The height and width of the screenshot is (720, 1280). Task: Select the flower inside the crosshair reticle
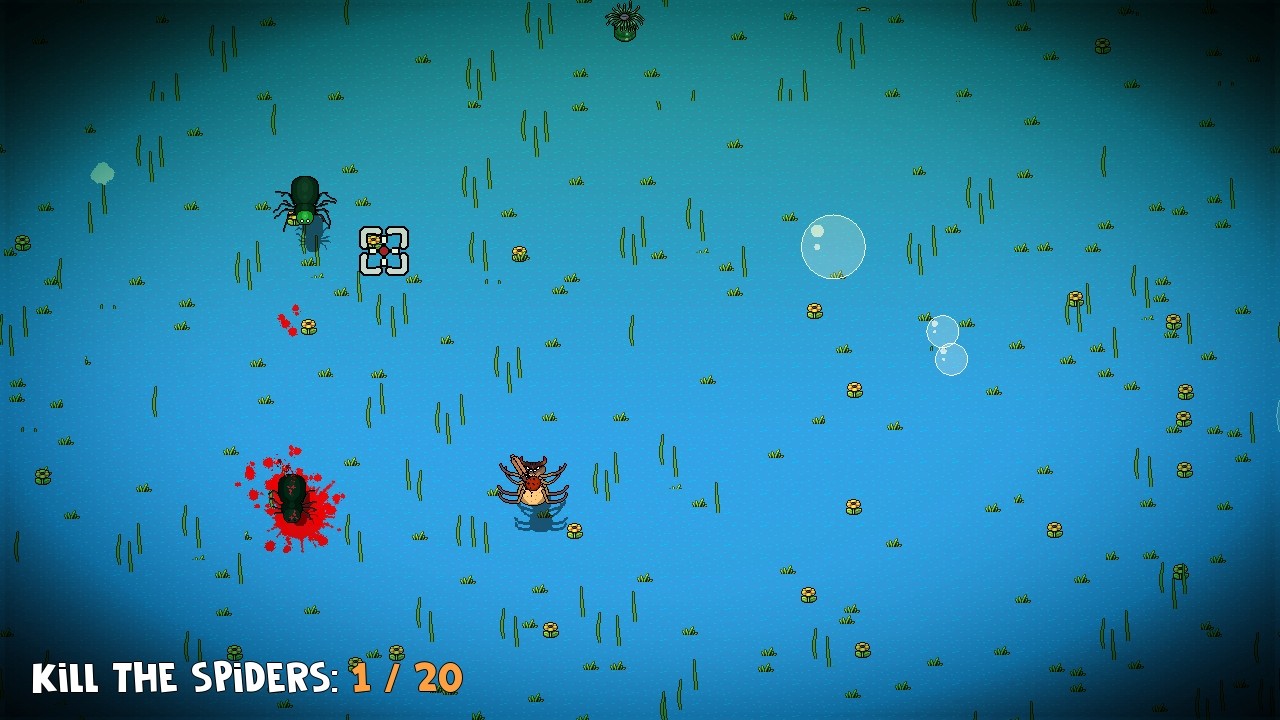click(373, 240)
